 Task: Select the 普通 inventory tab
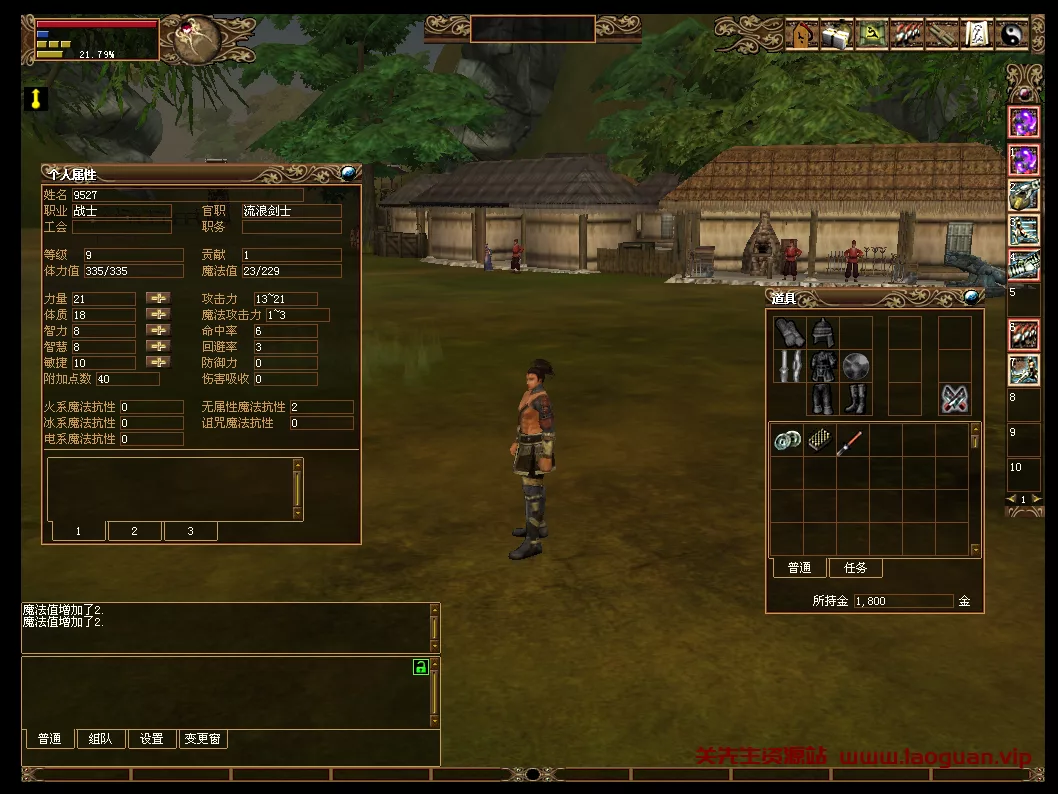[799, 568]
